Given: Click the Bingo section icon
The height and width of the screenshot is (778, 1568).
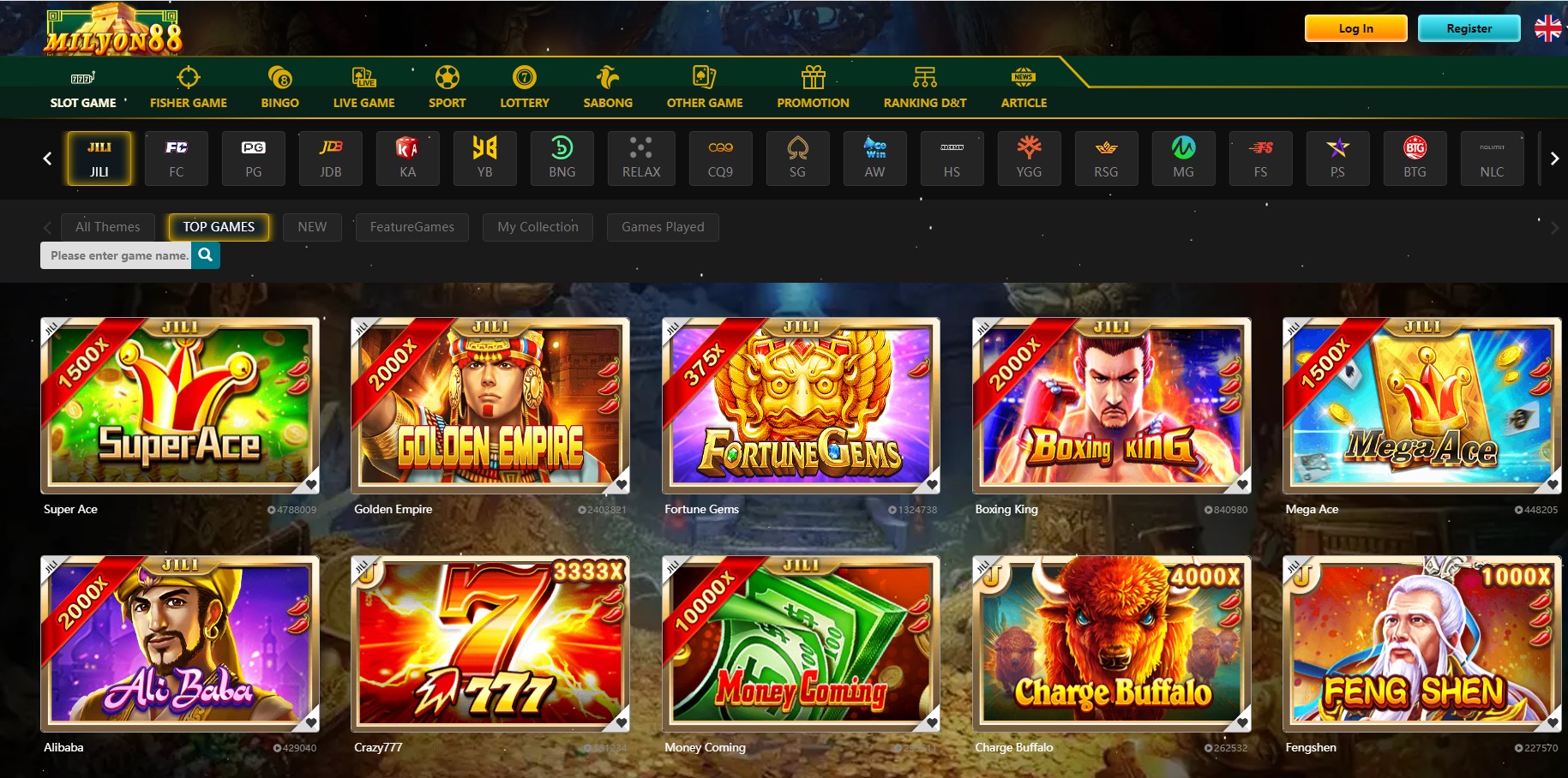Looking at the screenshot, I should pos(279,75).
